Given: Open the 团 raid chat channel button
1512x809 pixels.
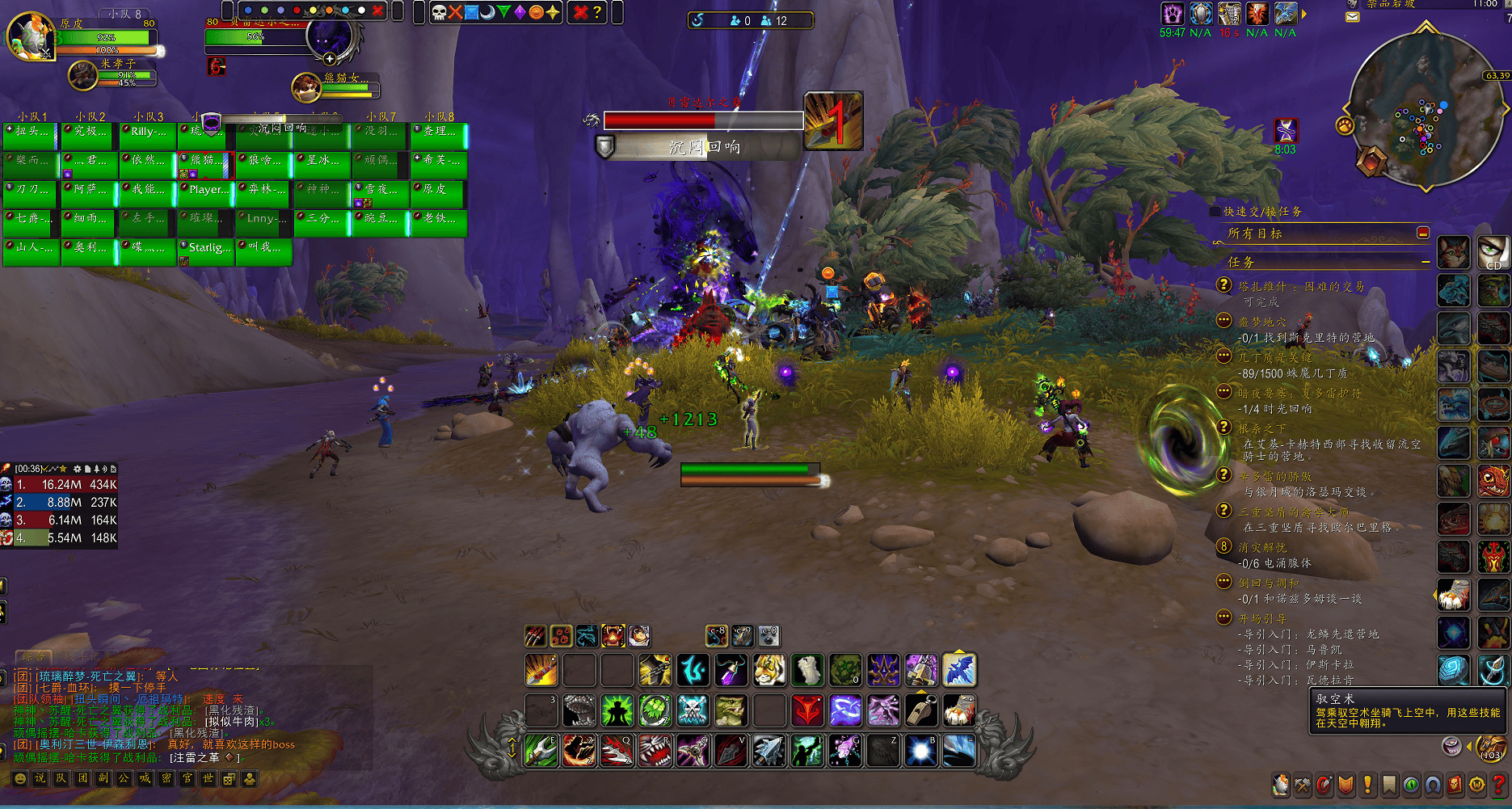Looking at the screenshot, I should coord(82,778).
